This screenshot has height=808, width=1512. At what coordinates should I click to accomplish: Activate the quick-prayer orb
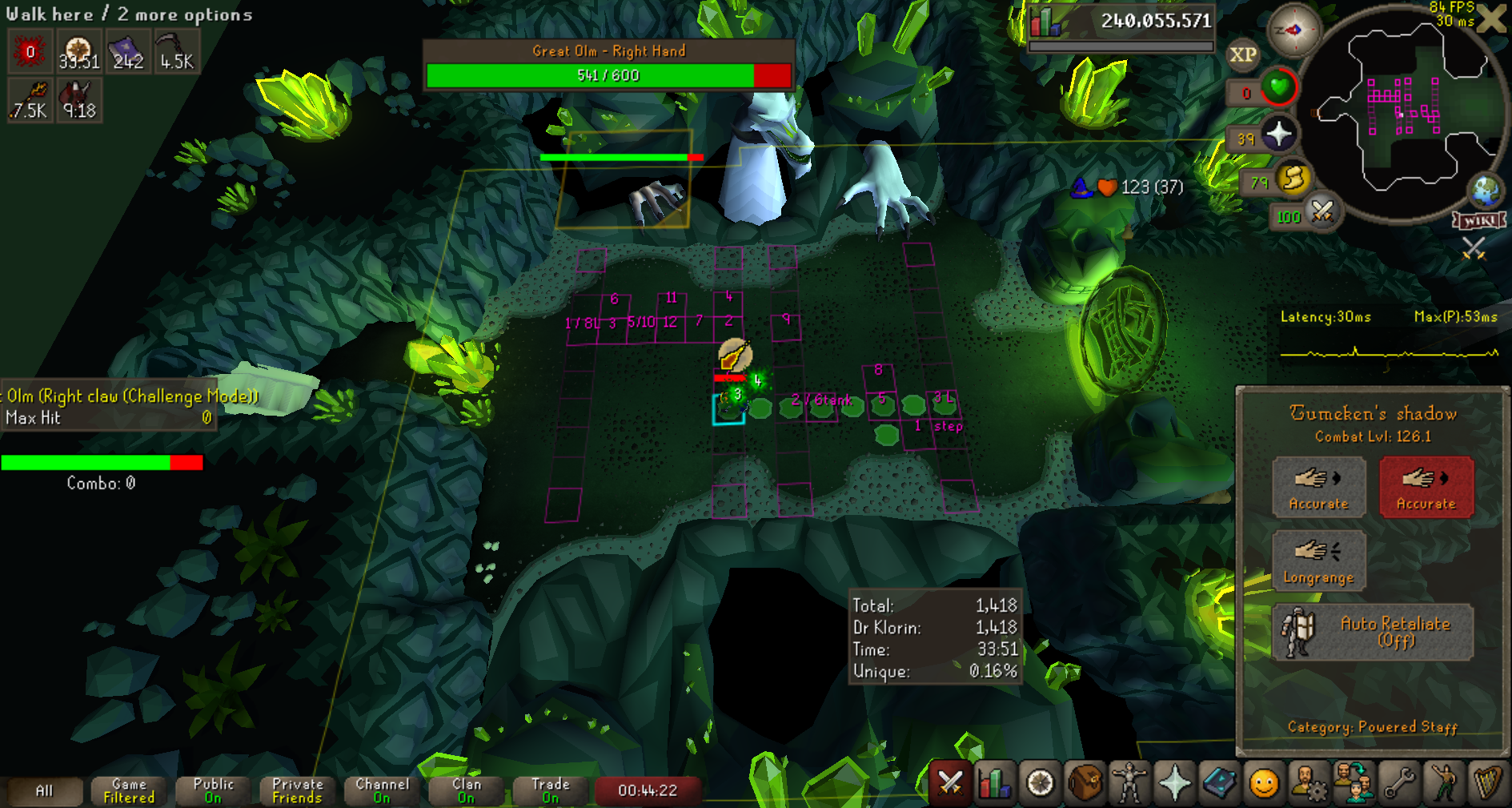(x=1278, y=135)
